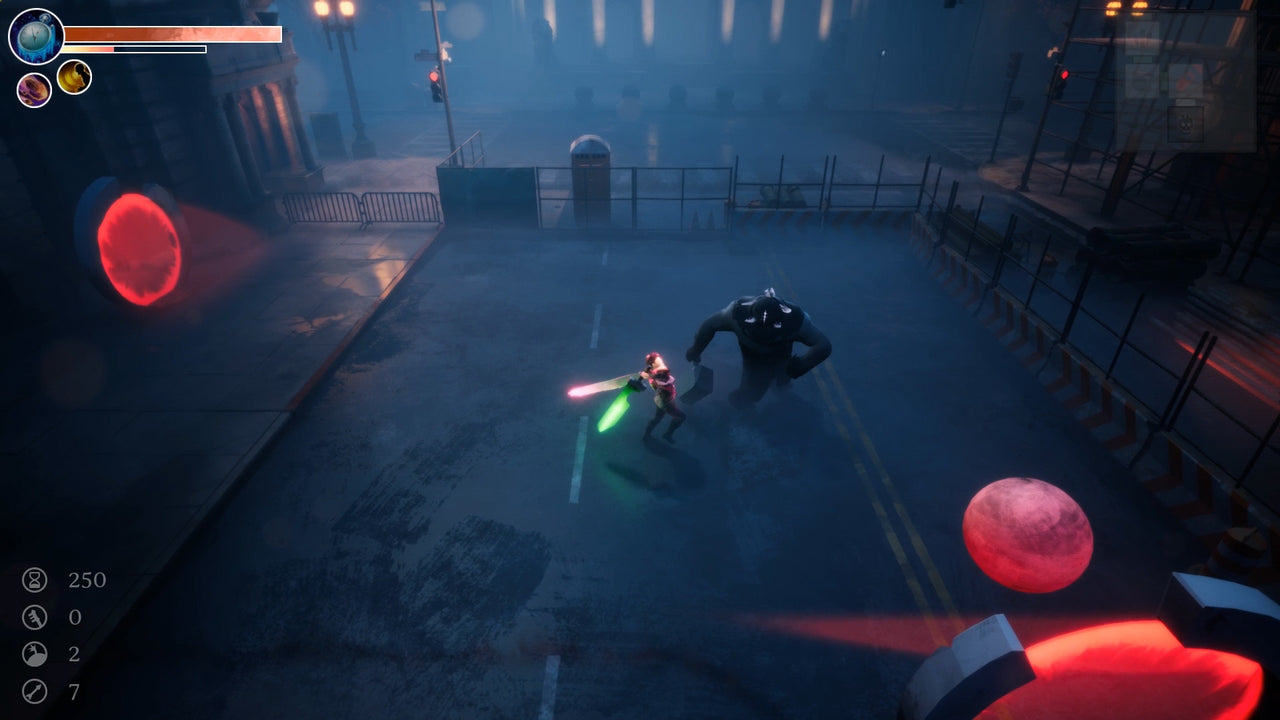This screenshot has height=720, width=1280.
Task: Open the connecting corridor node on minimap
Action: click(x=1163, y=83)
